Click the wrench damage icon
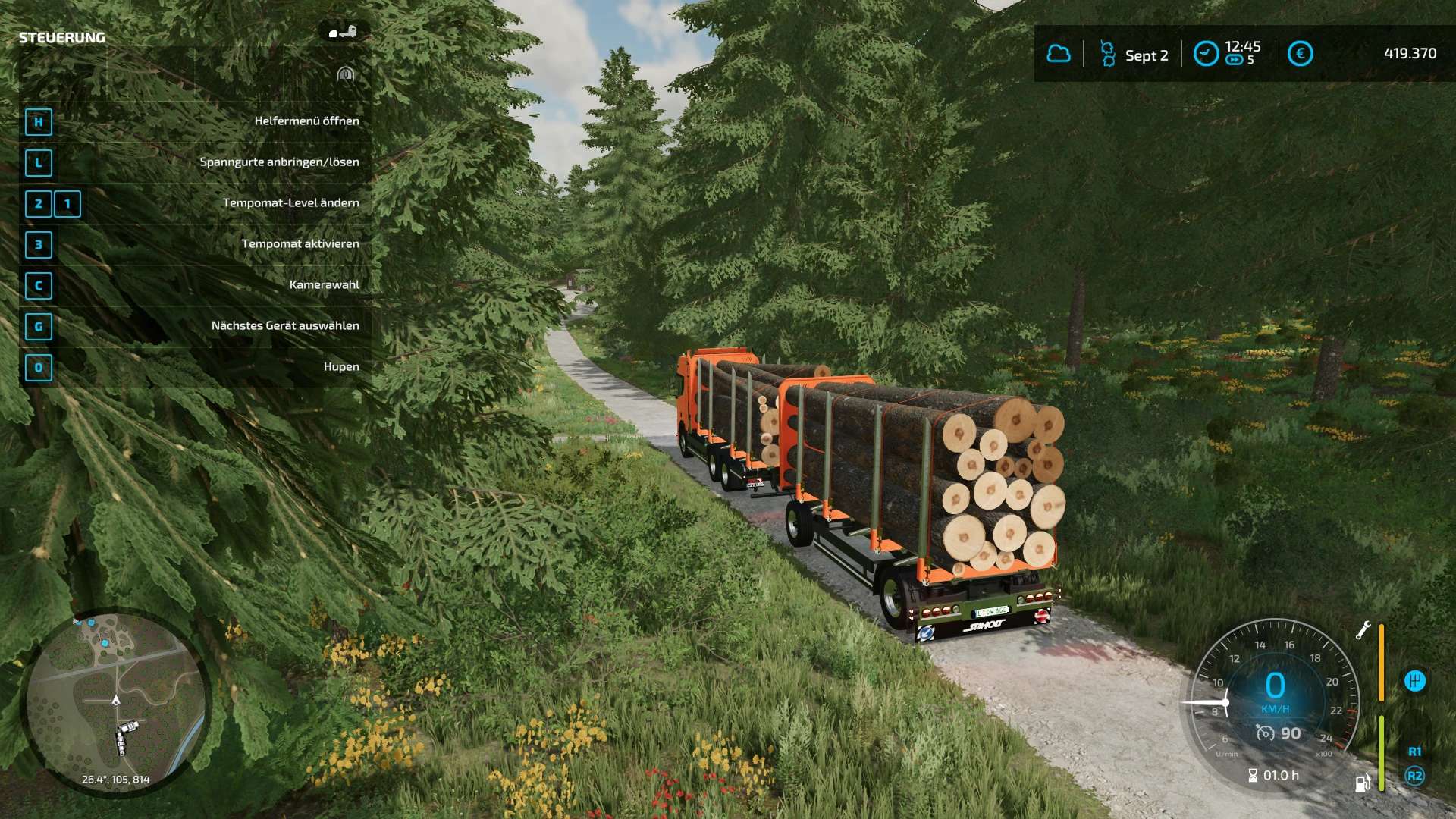This screenshot has width=1456, height=819. (1363, 631)
